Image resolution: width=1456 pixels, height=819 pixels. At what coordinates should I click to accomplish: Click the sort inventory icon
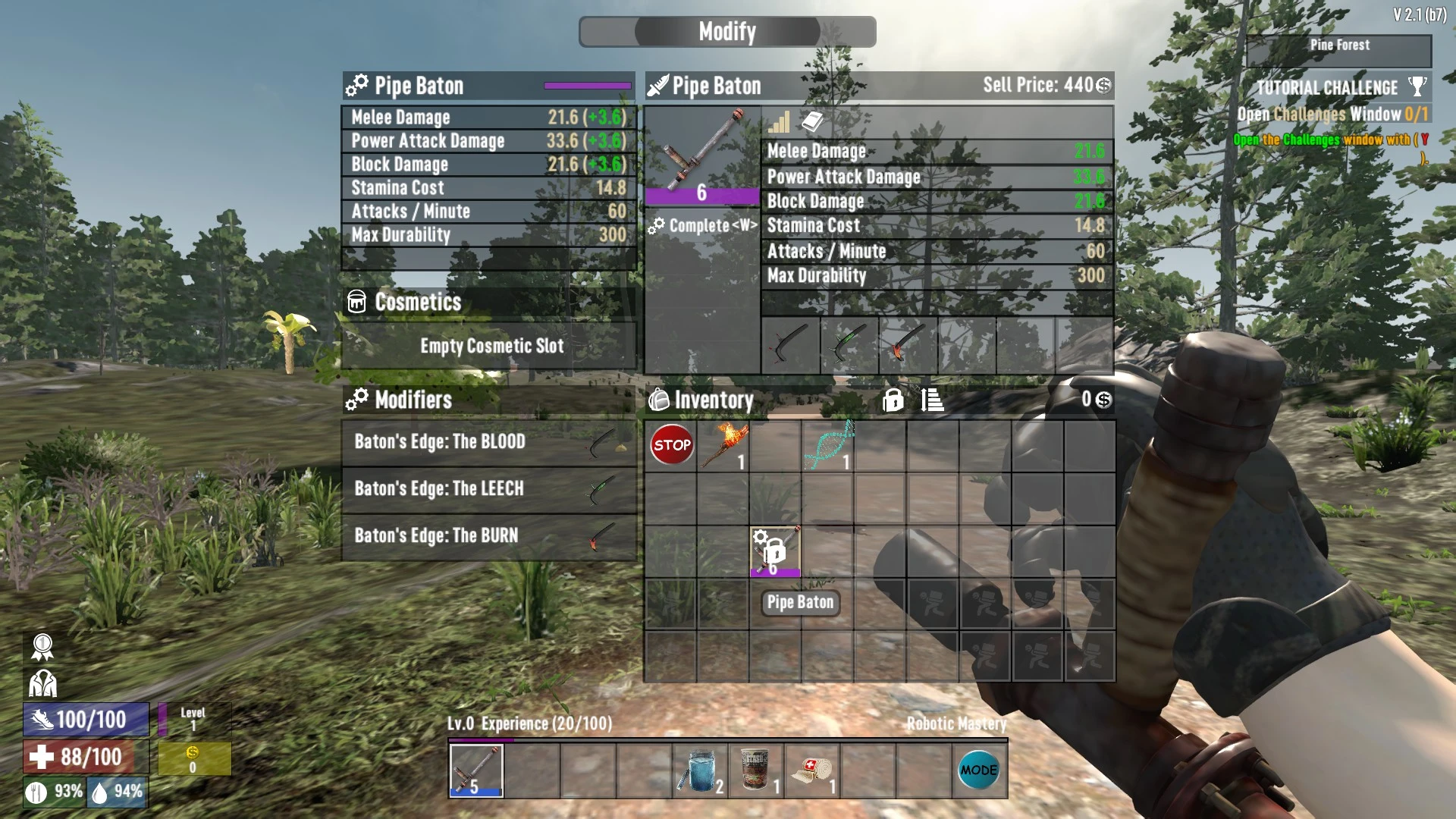pos(932,400)
